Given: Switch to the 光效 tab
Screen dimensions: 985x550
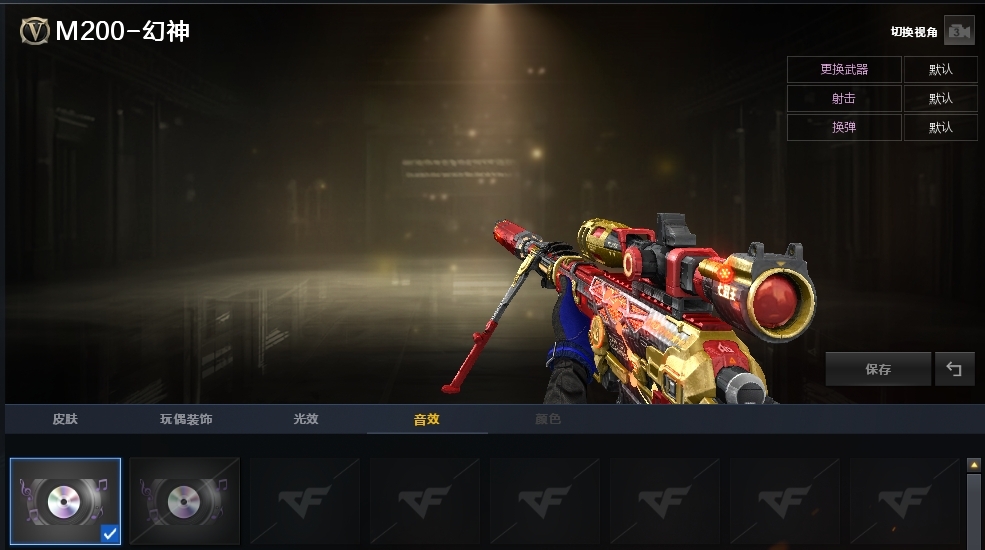Looking at the screenshot, I should 306,419.
